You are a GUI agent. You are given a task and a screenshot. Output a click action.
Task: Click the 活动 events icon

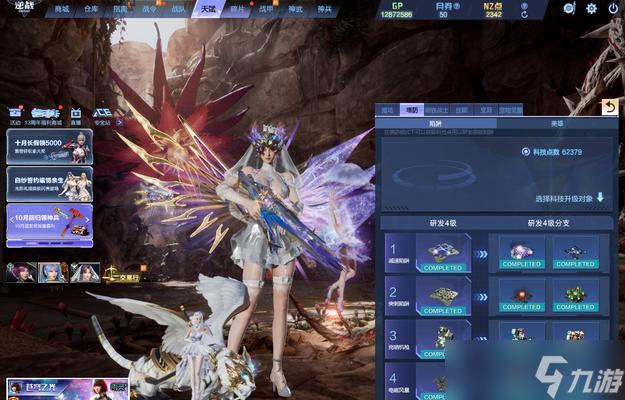click(15, 116)
